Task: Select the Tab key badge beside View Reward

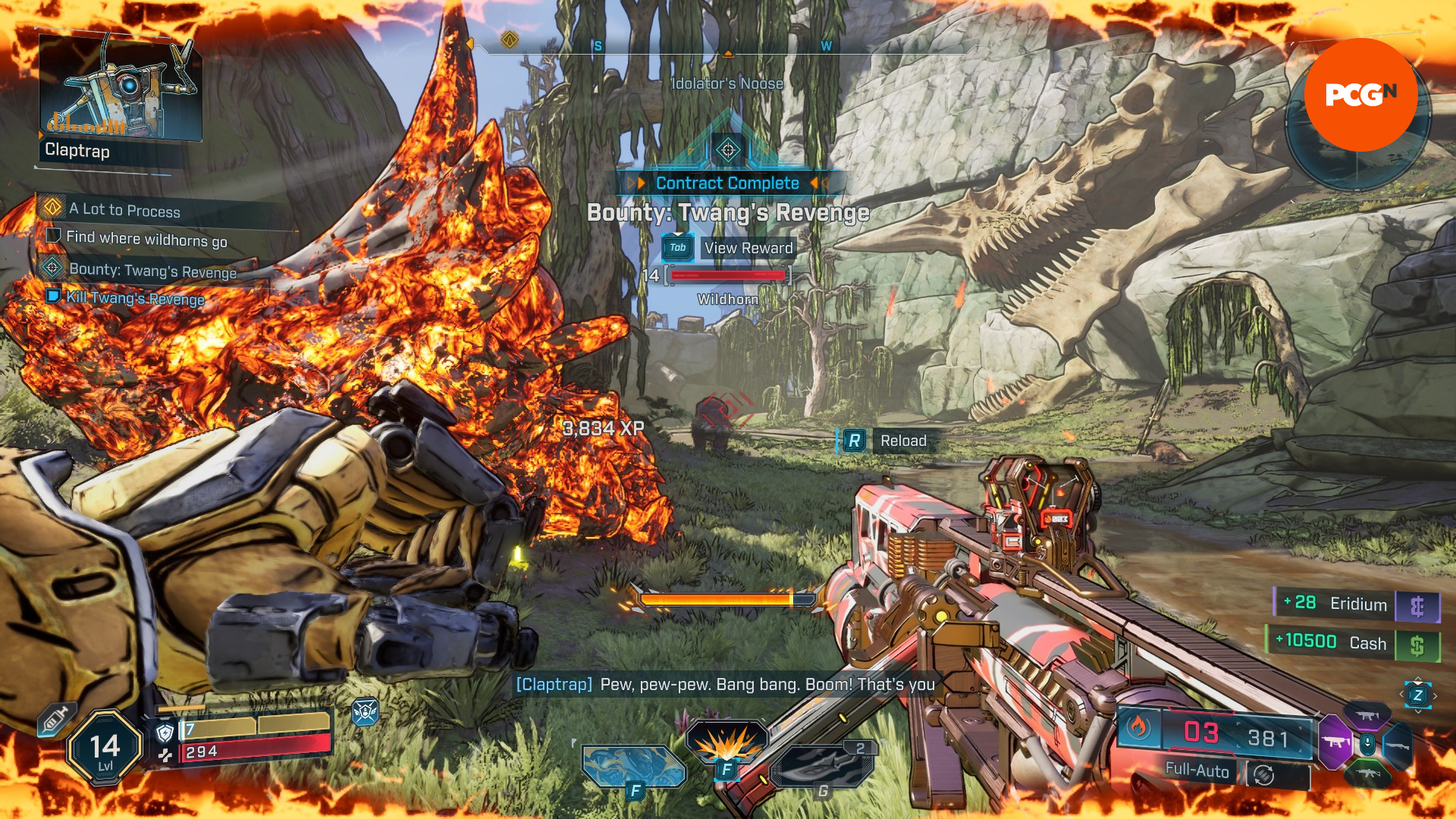Action: [x=677, y=248]
